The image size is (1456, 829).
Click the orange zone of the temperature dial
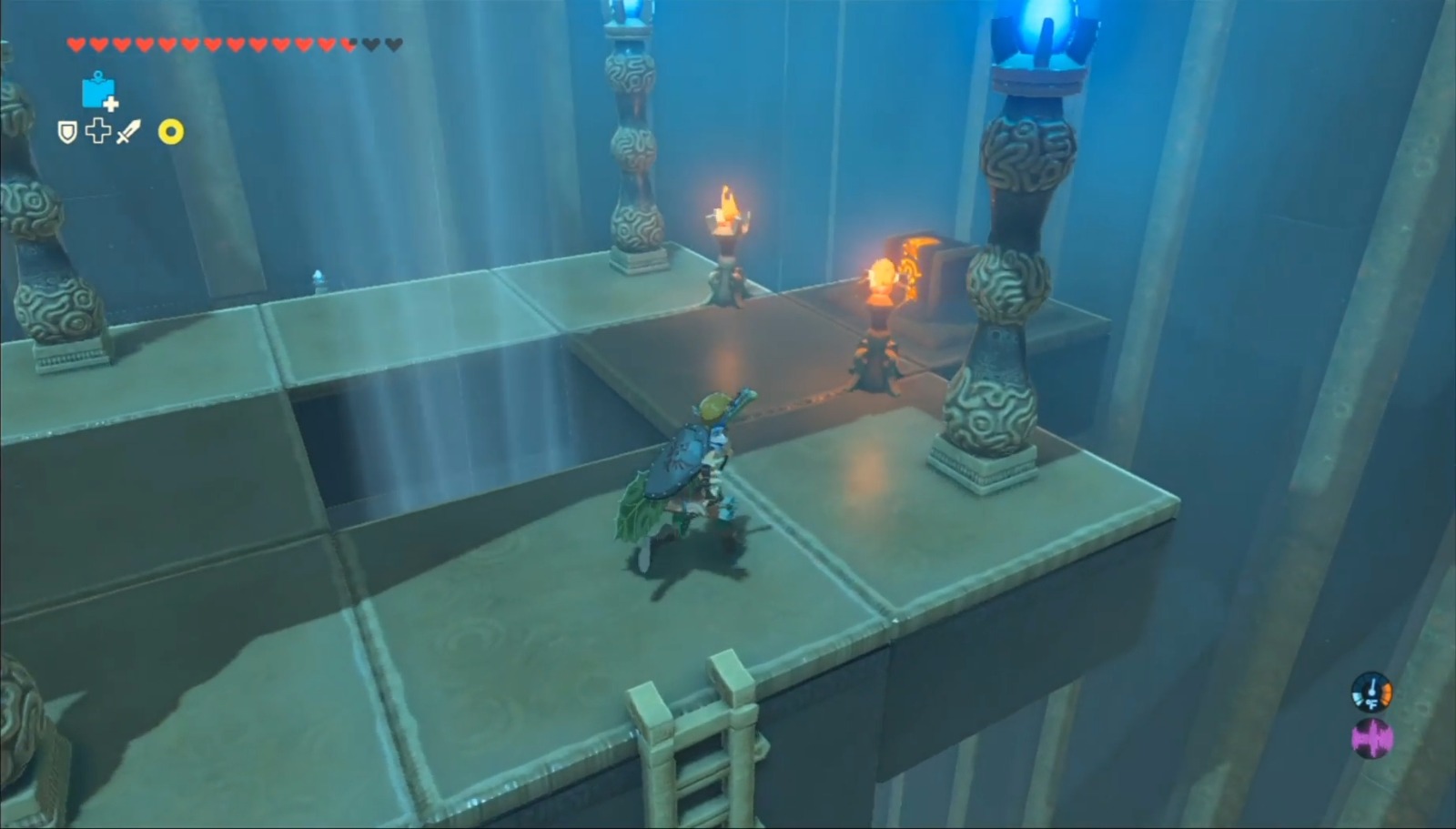pyautogui.click(x=1388, y=693)
